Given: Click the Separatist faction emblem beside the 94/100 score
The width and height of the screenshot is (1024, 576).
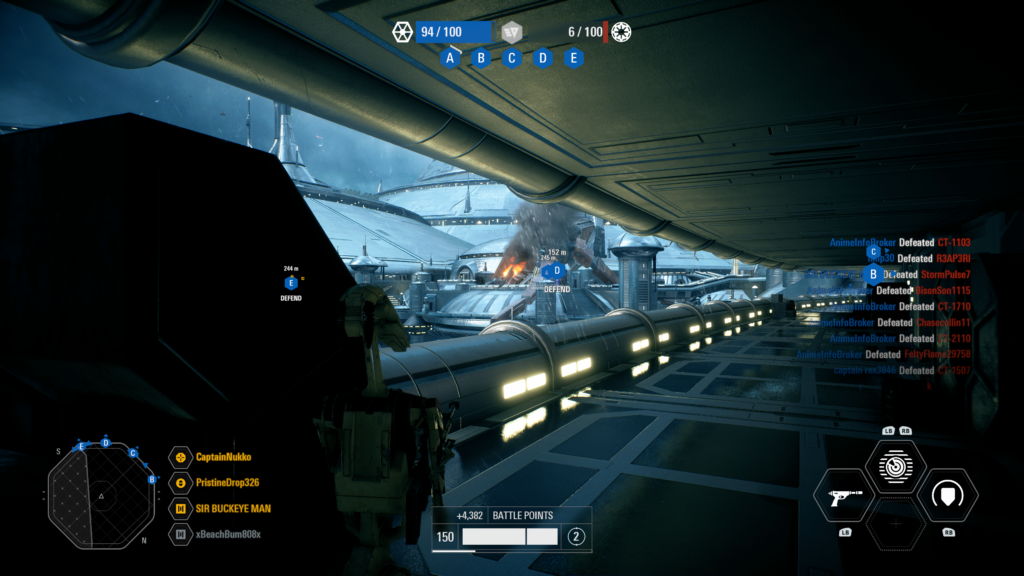Looking at the screenshot, I should (x=403, y=32).
